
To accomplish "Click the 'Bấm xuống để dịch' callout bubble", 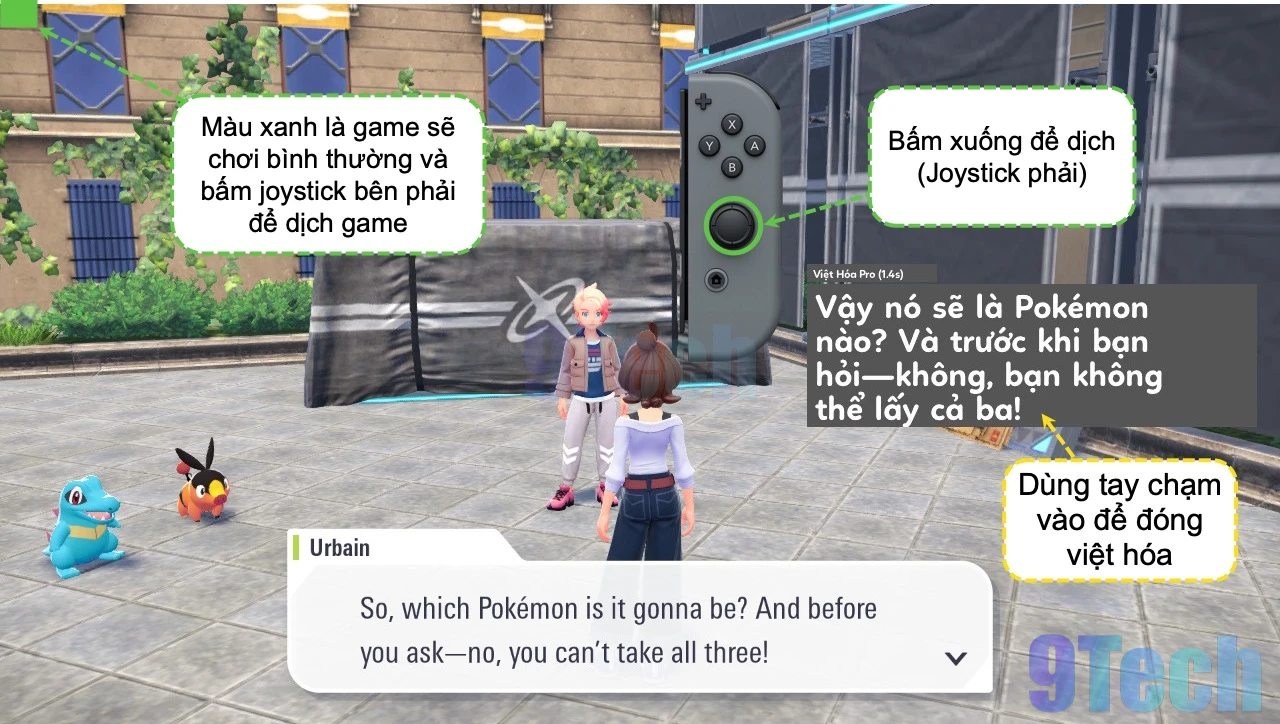I will (x=1003, y=156).
